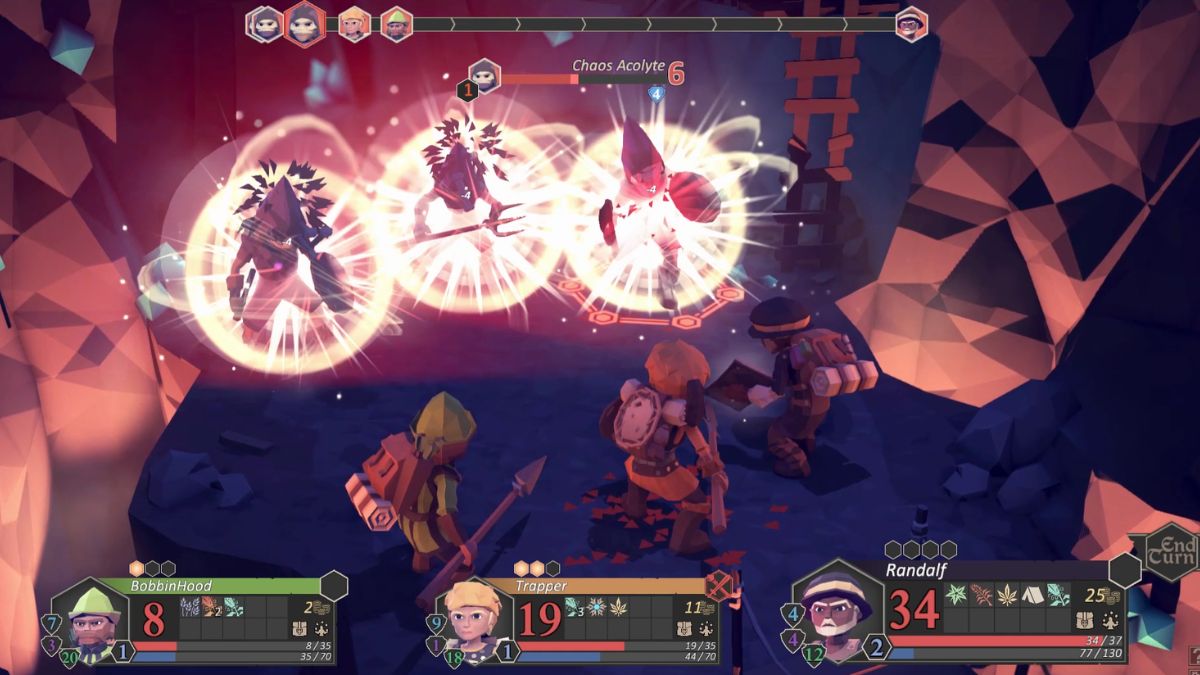Select green-hat hero in turn order bar
Screen dimensions: 1200x675
coord(397,24)
